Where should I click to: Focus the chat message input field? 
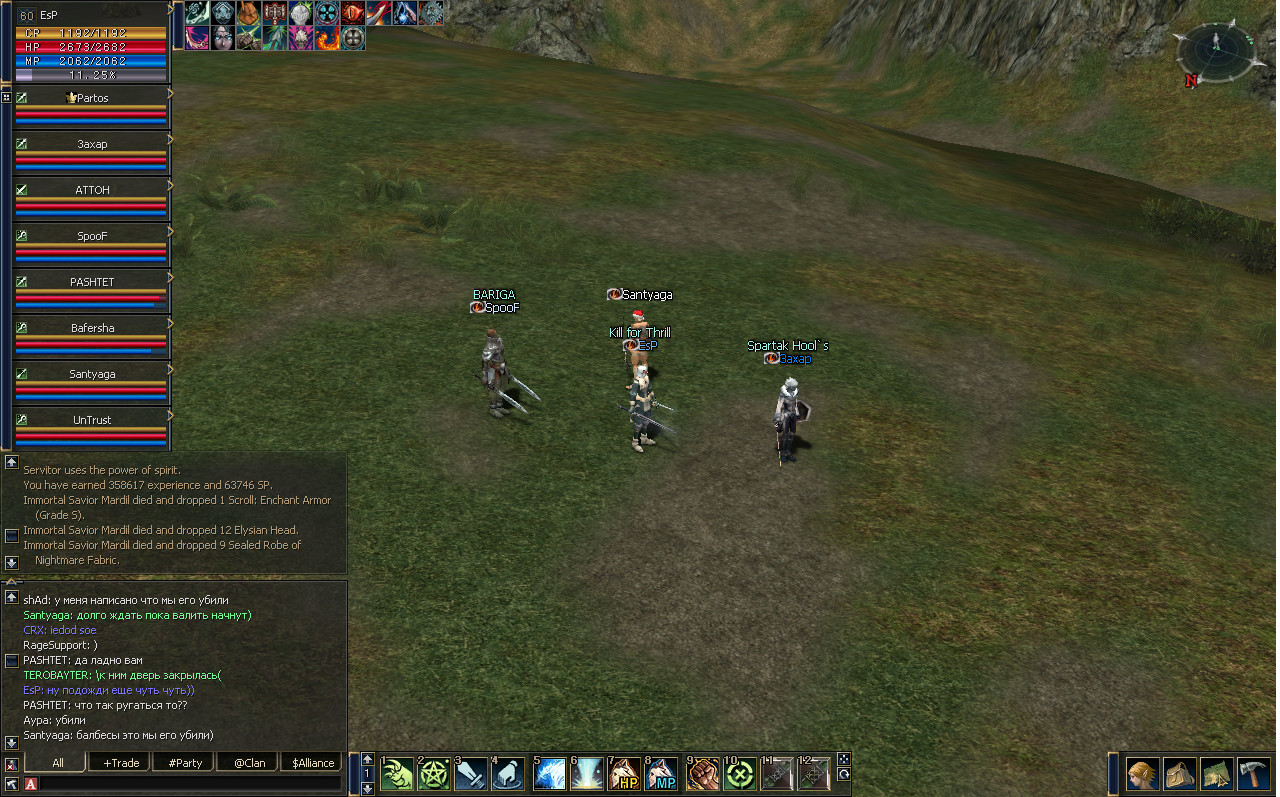tap(190, 784)
